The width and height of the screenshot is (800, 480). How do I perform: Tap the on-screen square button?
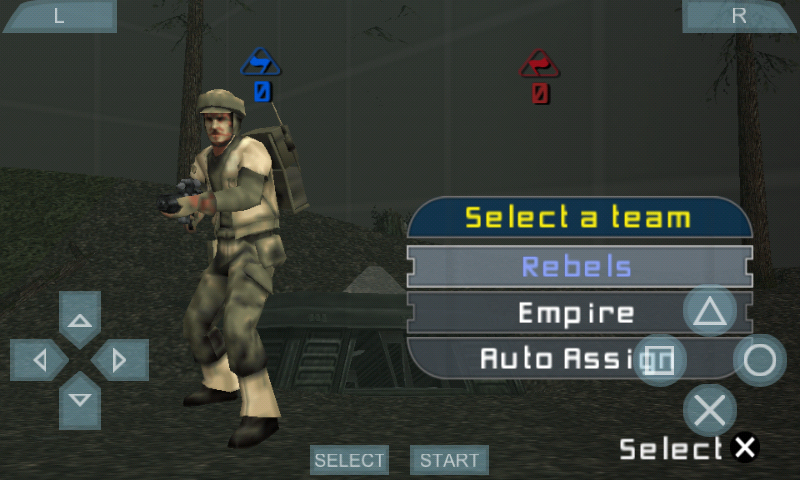click(660, 360)
